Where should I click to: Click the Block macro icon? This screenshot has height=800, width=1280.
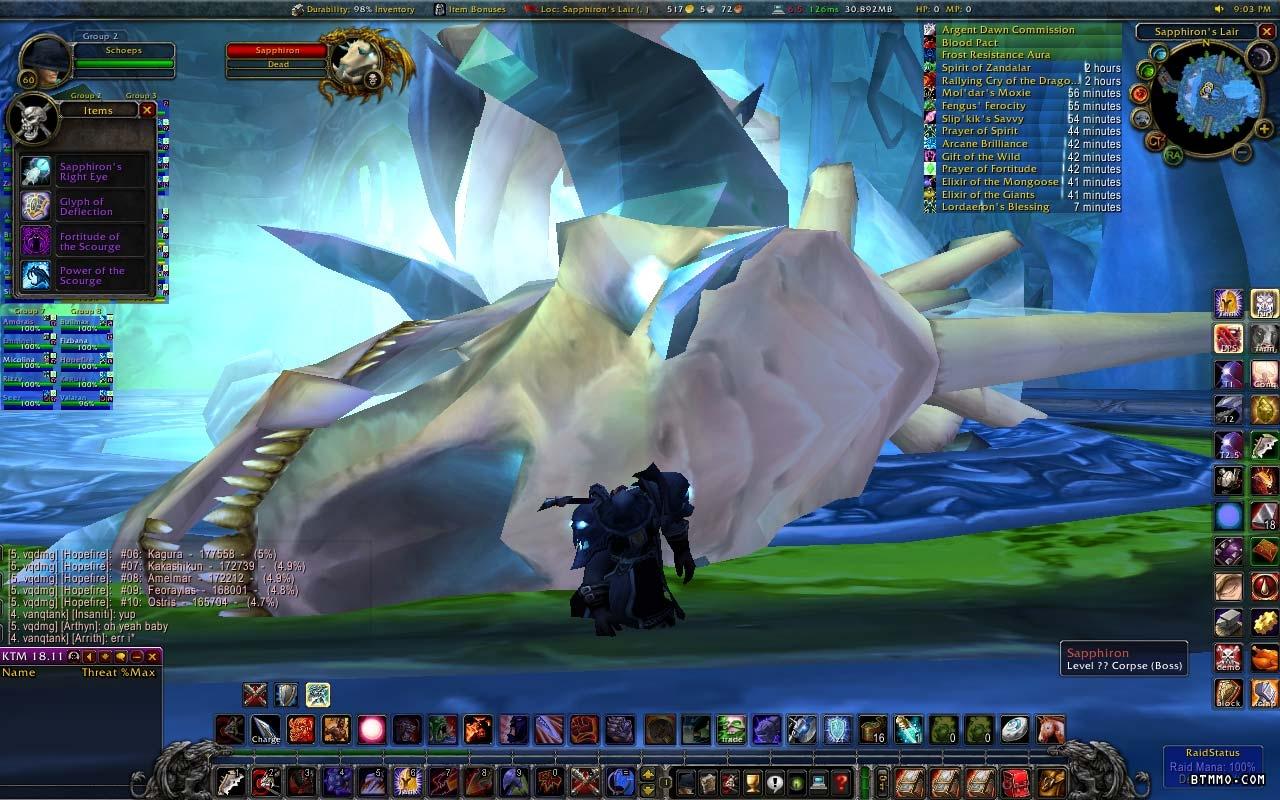click(1229, 693)
